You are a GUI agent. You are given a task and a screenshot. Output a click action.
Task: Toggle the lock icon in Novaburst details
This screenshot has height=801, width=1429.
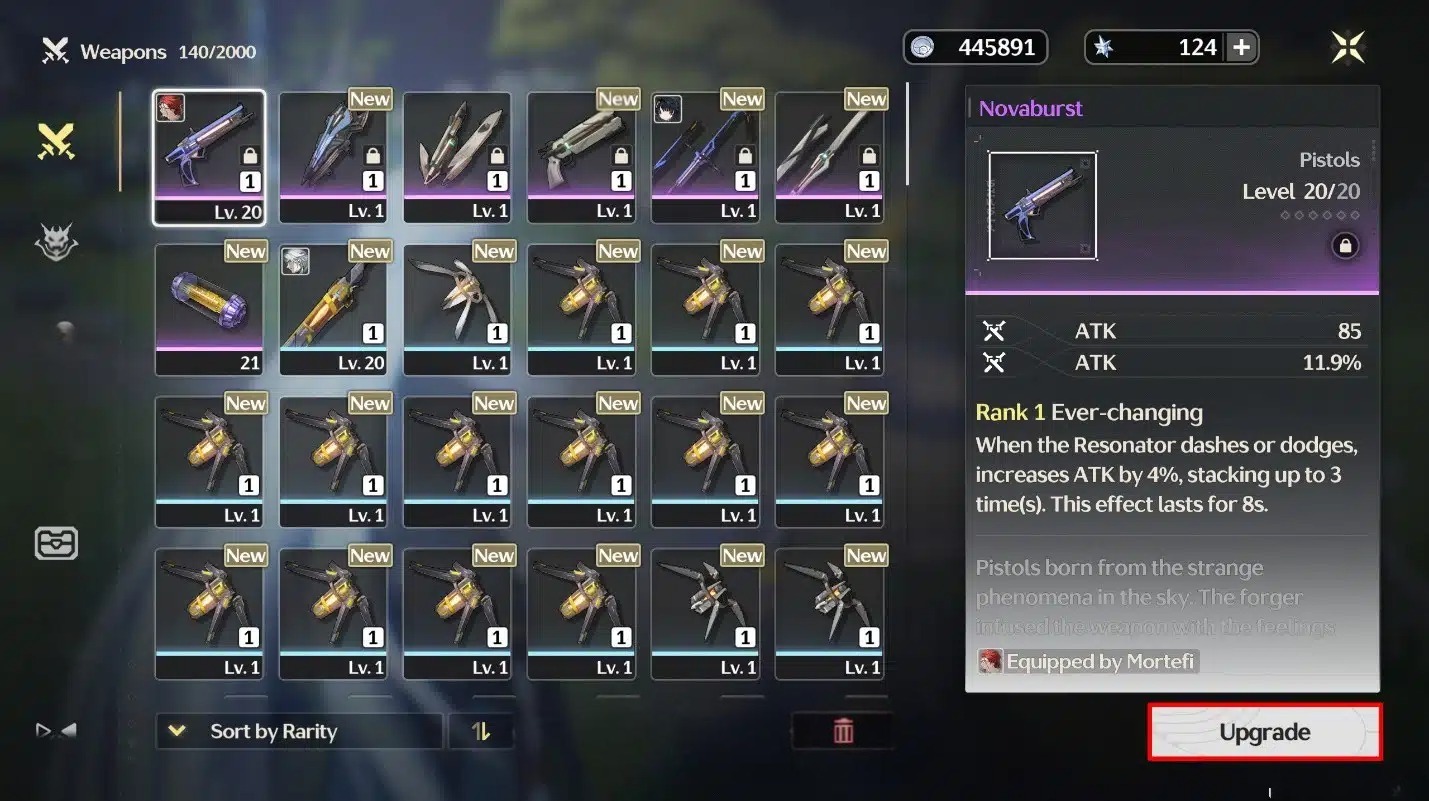pyautogui.click(x=1344, y=246)
